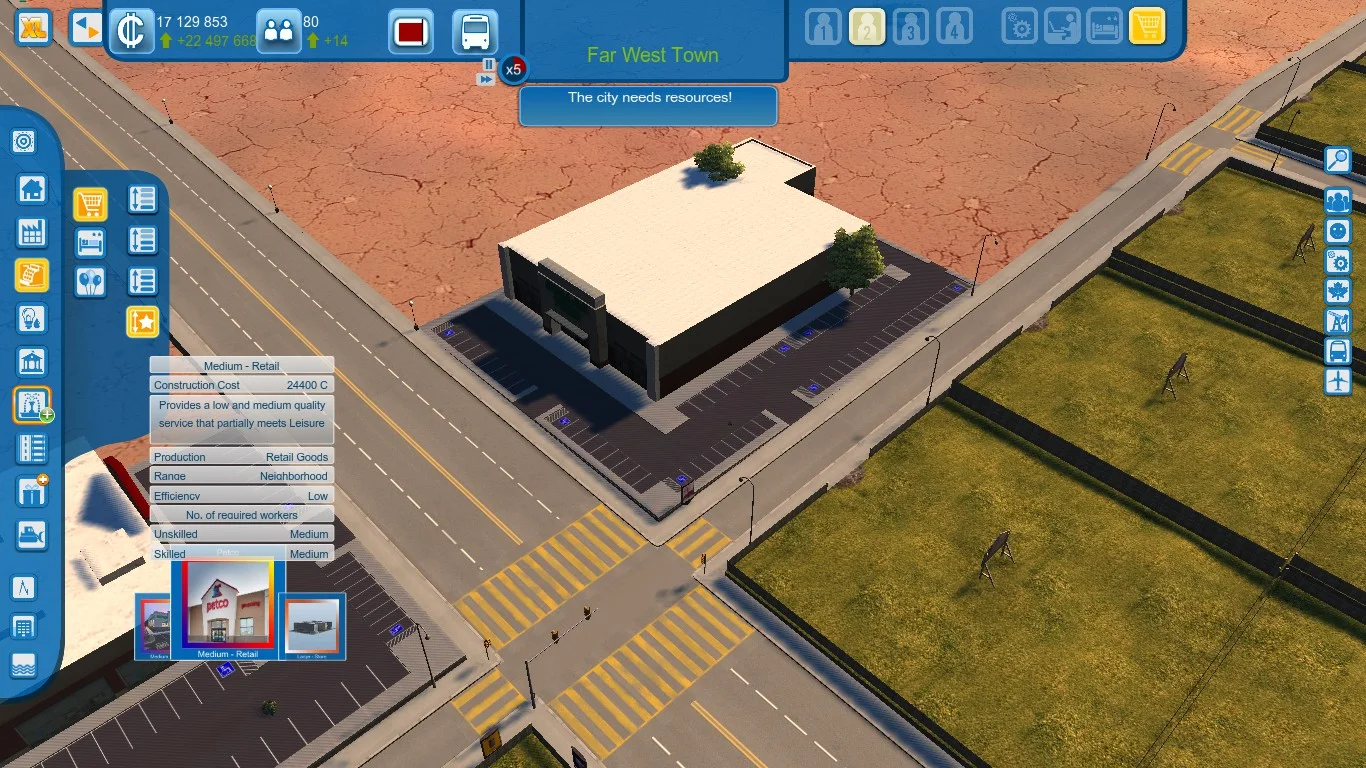
Task: Open the housing construction category
Action: [x=32, y=188]
